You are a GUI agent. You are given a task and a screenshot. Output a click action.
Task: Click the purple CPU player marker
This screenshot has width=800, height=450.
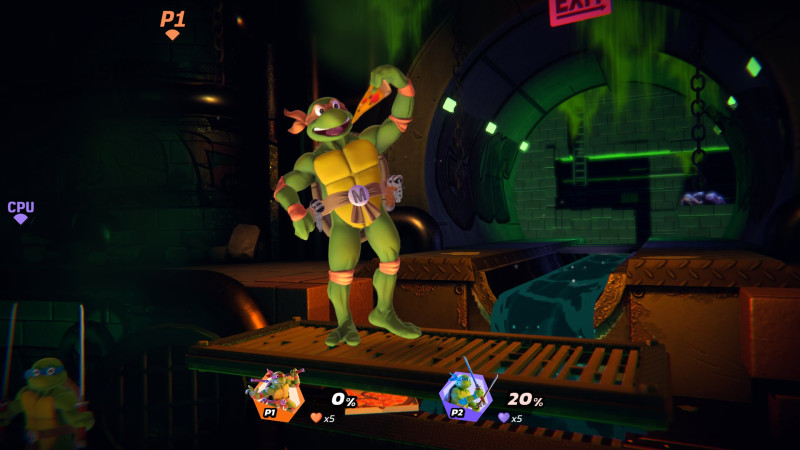tap(21, 211)
